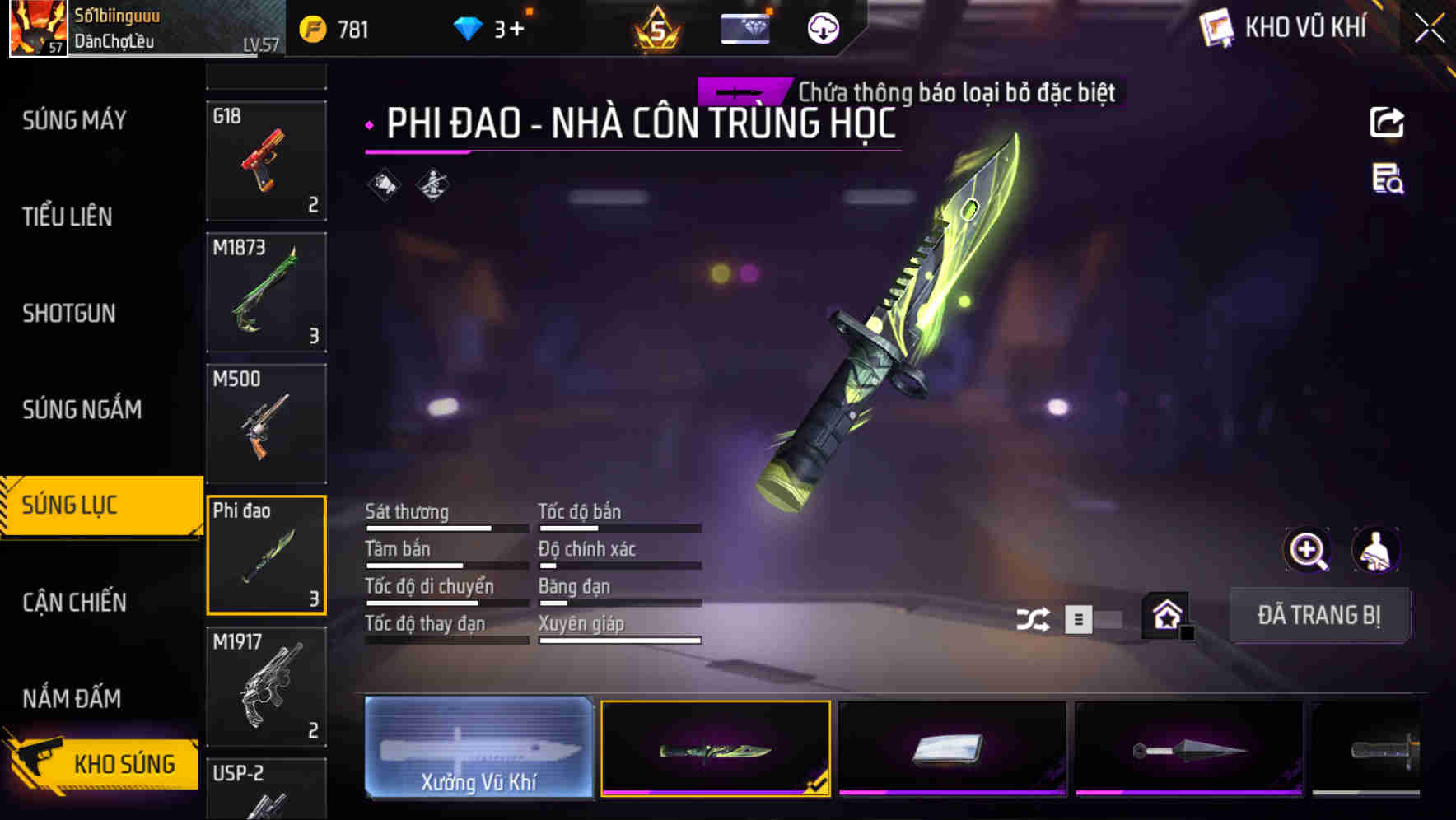Open the character preview icon
The height and width of the screenshot is (820, 1456).
click(1377, 550)
